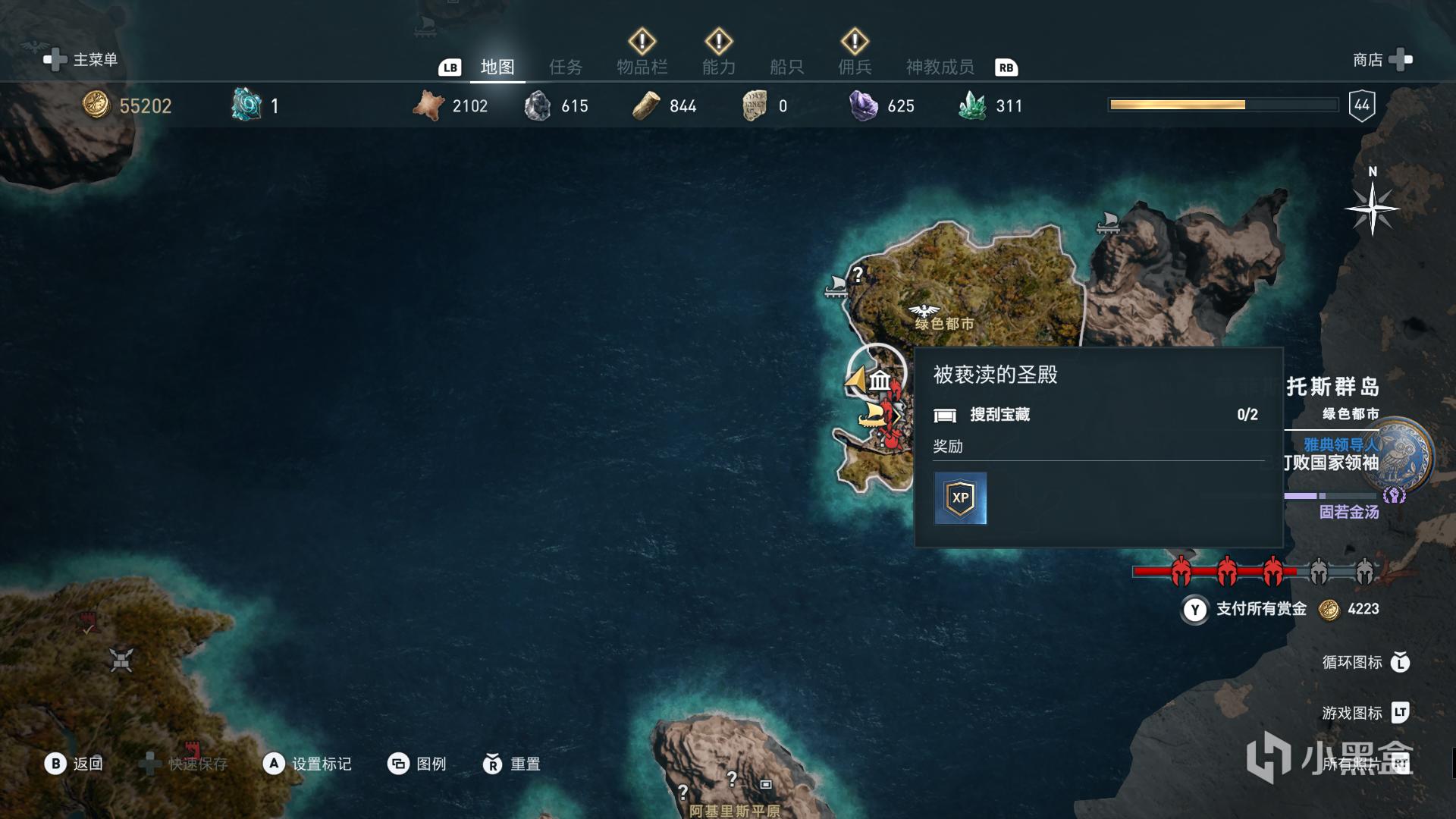Viewport: 1456px width, 819px height.
Task: Select the 能力 (Abilities) tab
Action: 718,67
